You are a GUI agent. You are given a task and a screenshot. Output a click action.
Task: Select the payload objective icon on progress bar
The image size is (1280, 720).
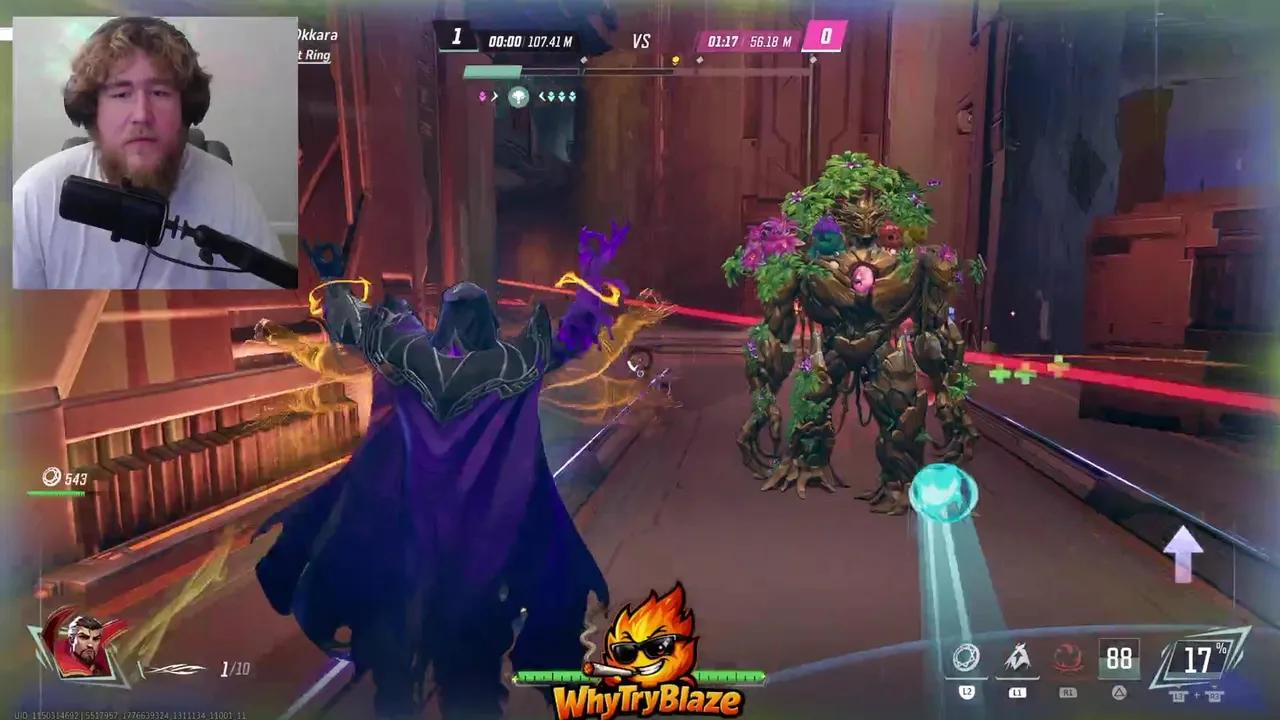click(x=520, y=97)
